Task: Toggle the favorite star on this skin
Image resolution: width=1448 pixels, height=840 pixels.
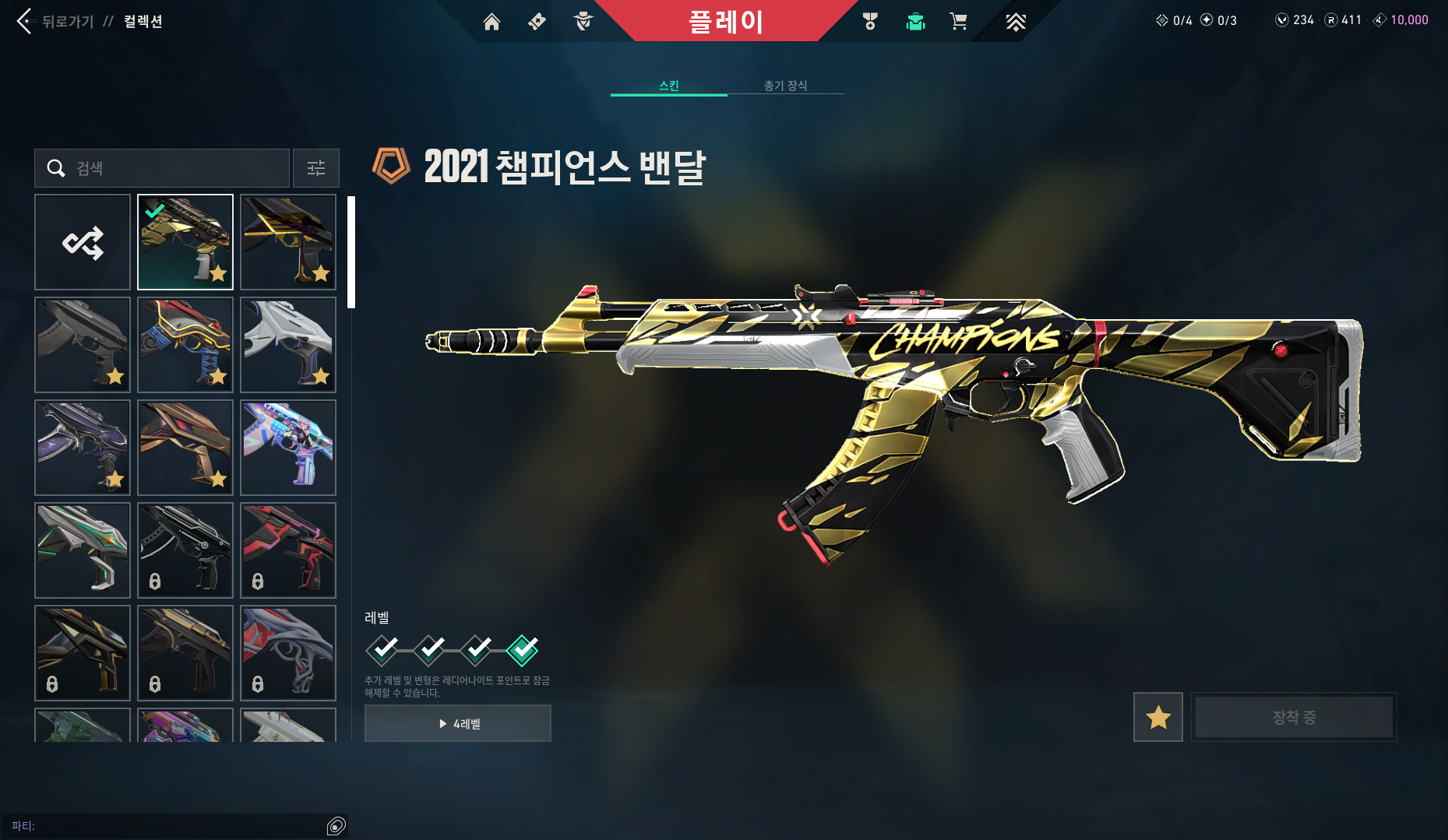Action: pos(1157,717)
